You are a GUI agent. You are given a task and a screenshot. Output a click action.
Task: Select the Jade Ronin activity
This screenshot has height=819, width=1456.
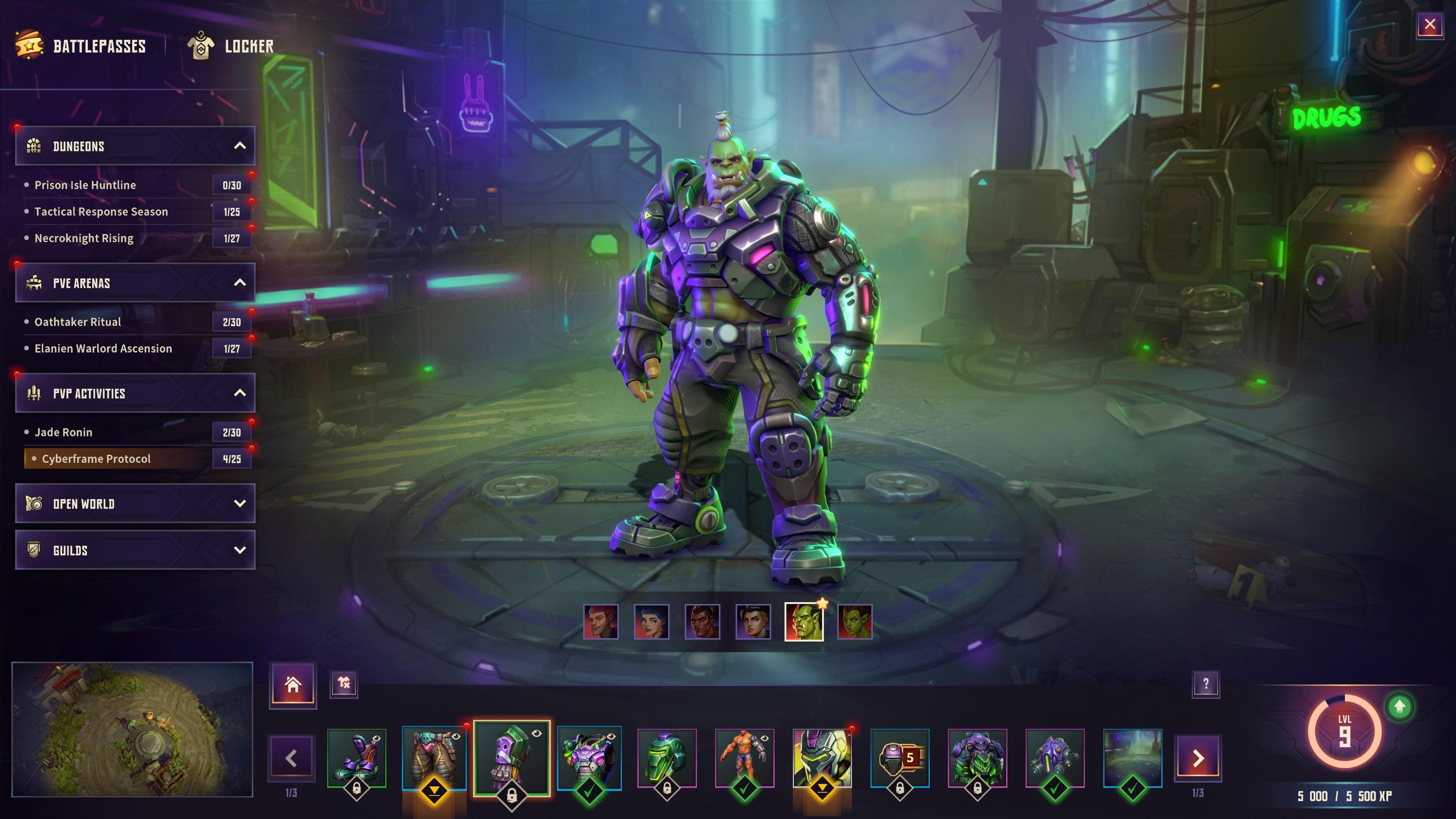(65, 432)
